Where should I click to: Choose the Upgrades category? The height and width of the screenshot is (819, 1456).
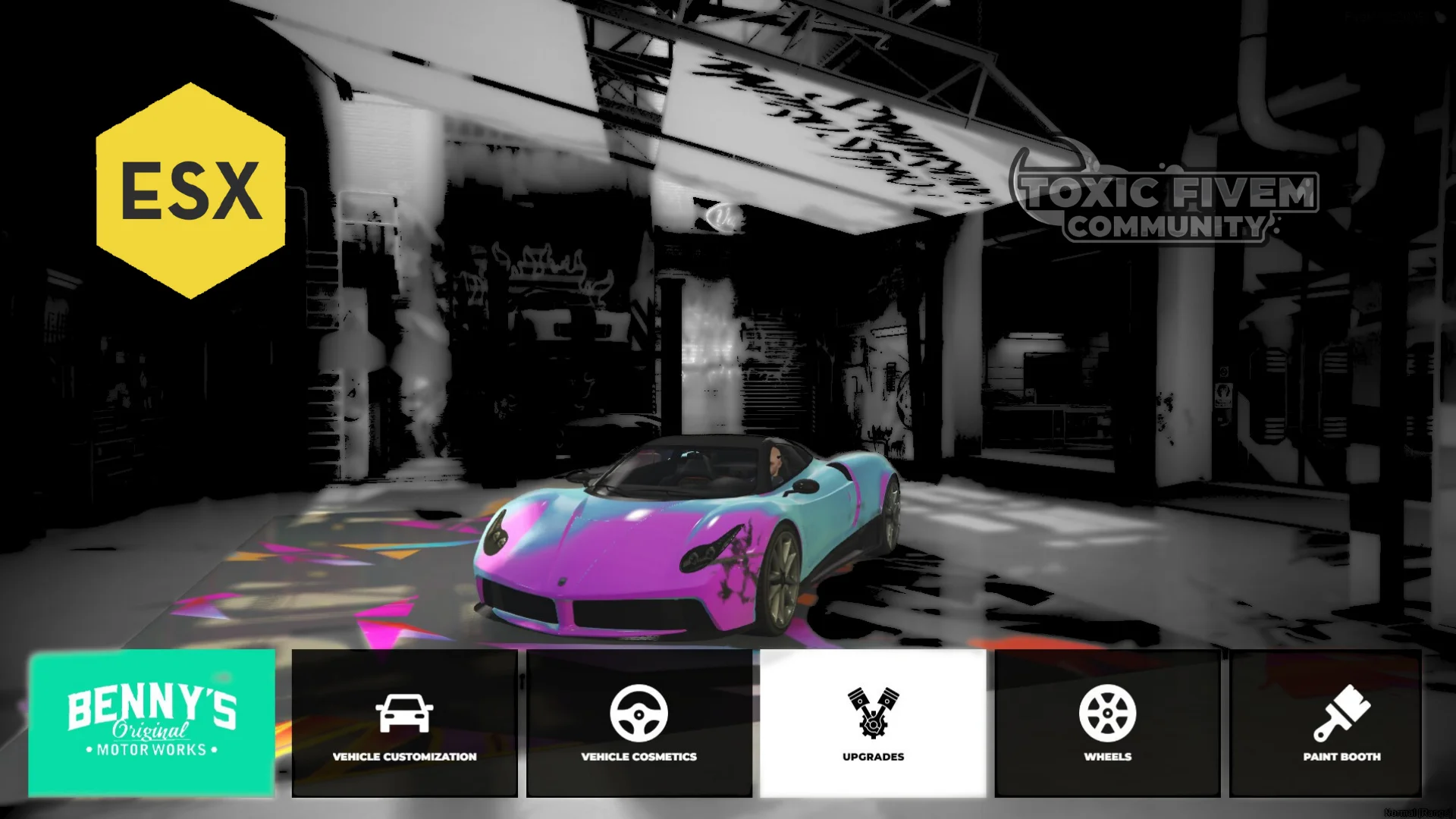[873, 723]
